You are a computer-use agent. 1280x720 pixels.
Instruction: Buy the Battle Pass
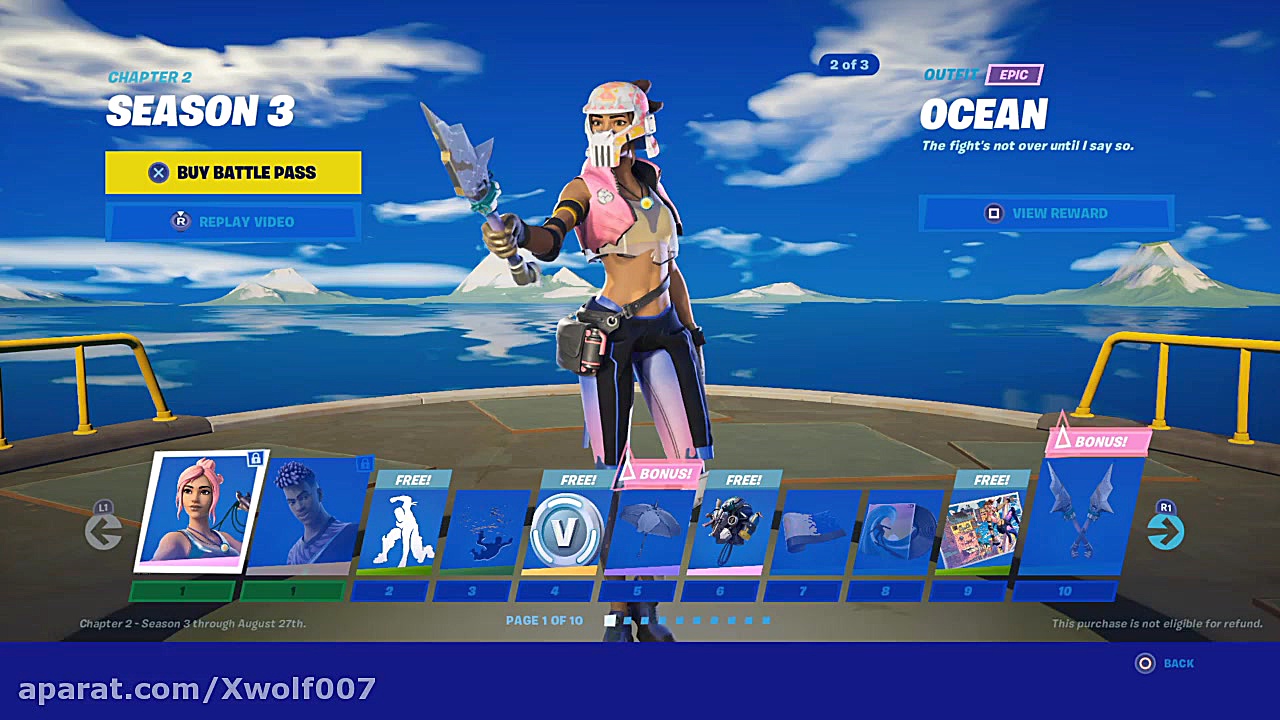click(233, 173)
